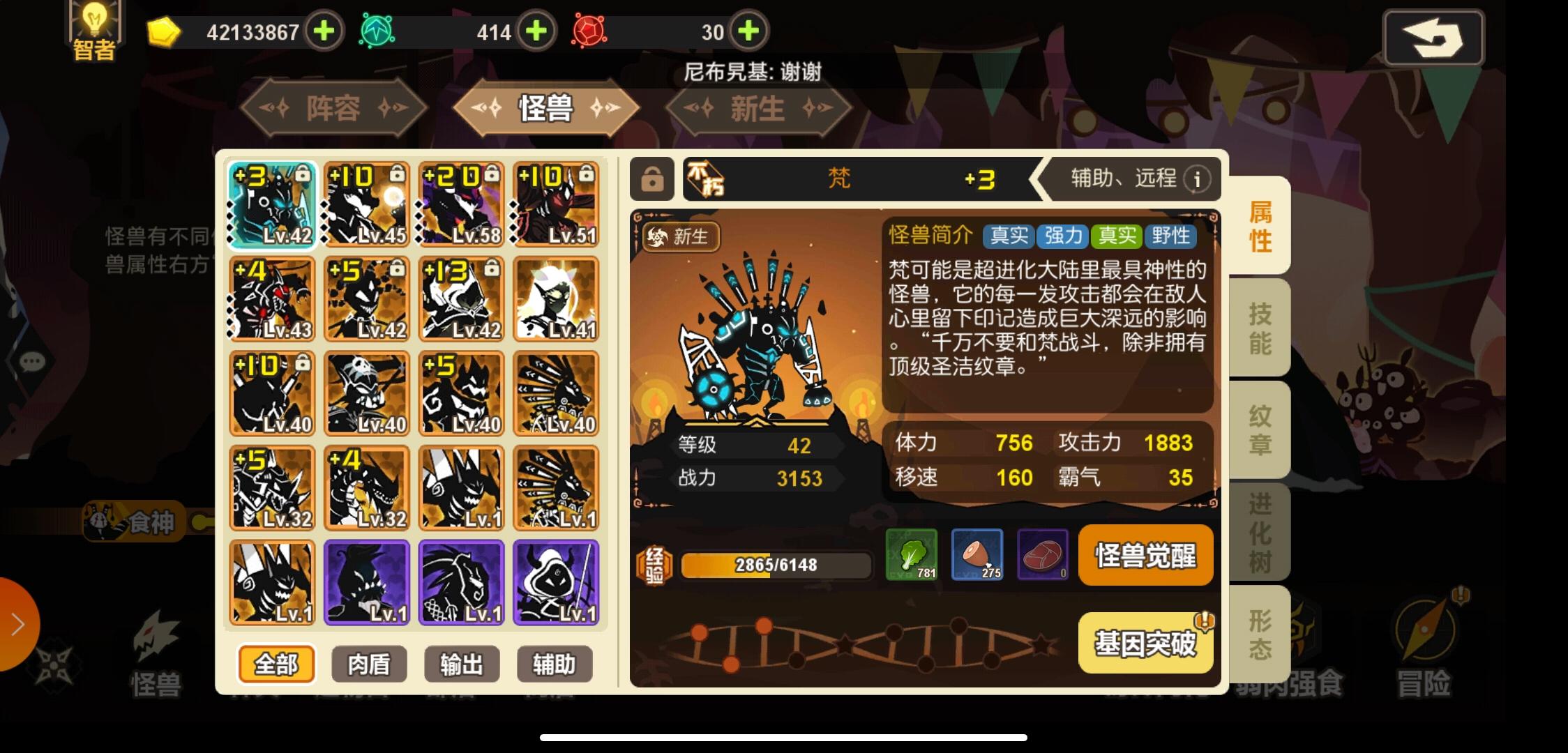Viewport: 1568px width, 753px height.
Task: Open the chat bubble icon on the left edge
Action: coord(31,360)
